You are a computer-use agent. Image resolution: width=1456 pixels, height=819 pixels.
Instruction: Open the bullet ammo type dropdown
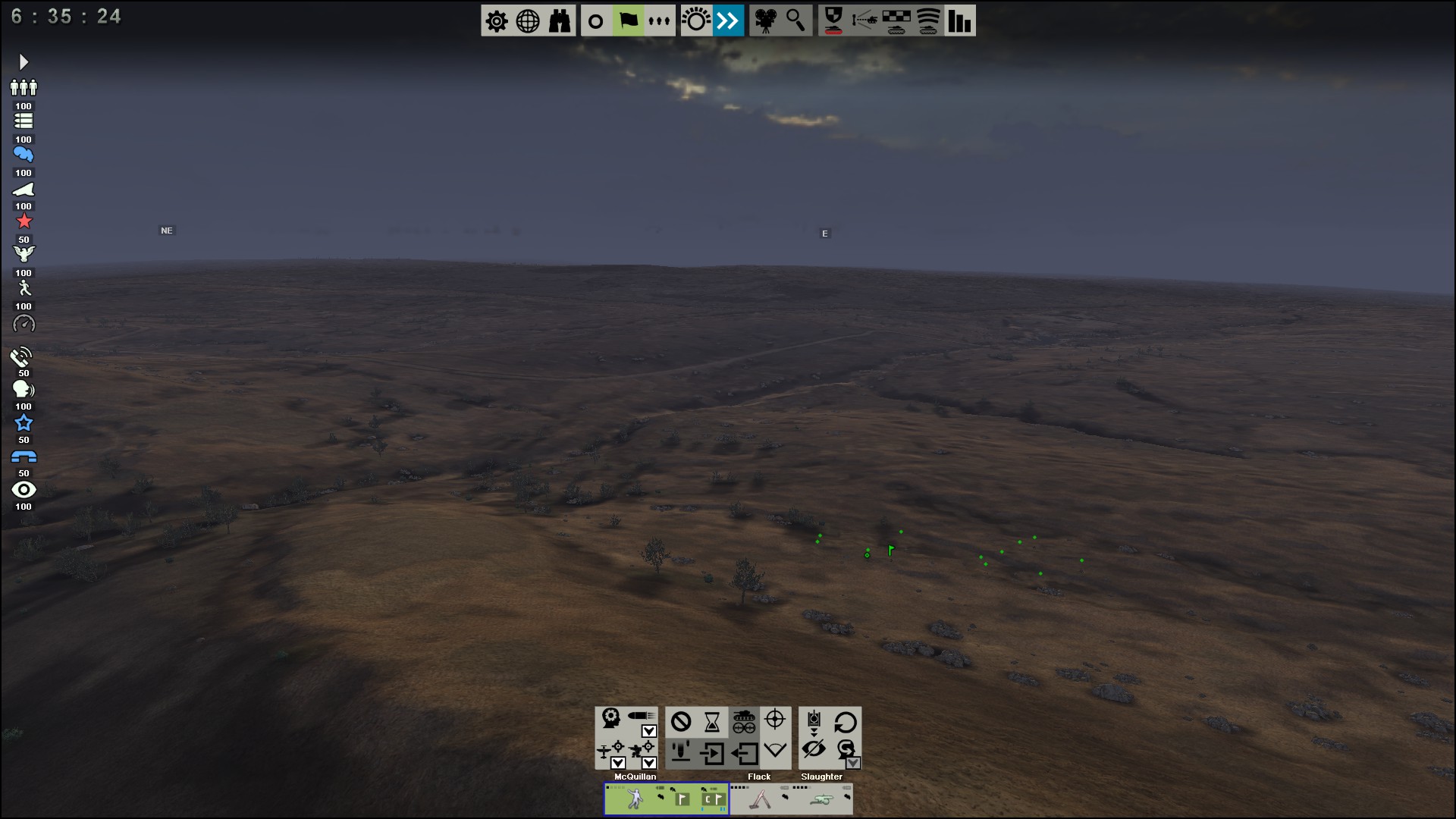[649, 731]
